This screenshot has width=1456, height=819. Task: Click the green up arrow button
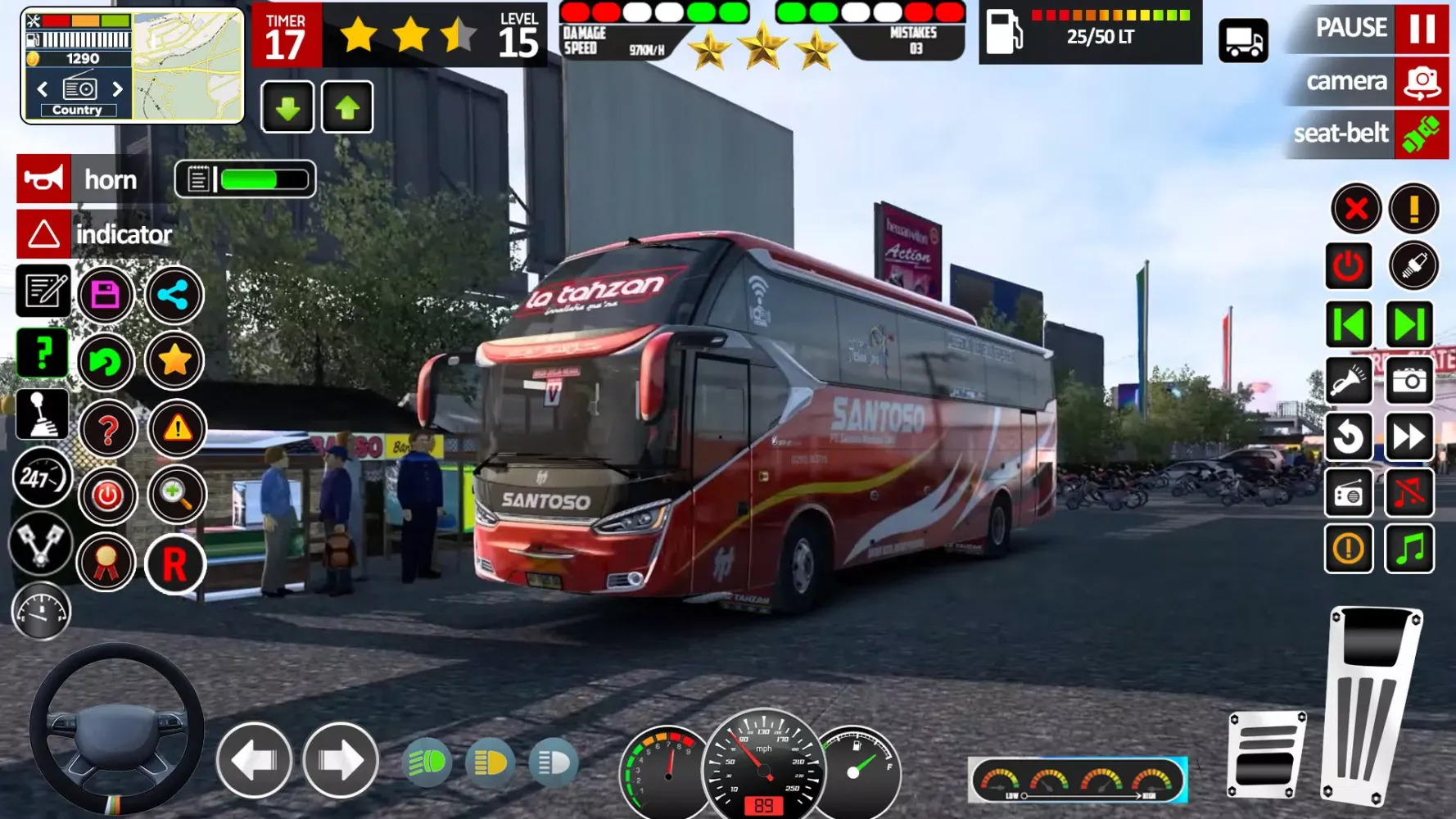(x=347, y=107)
